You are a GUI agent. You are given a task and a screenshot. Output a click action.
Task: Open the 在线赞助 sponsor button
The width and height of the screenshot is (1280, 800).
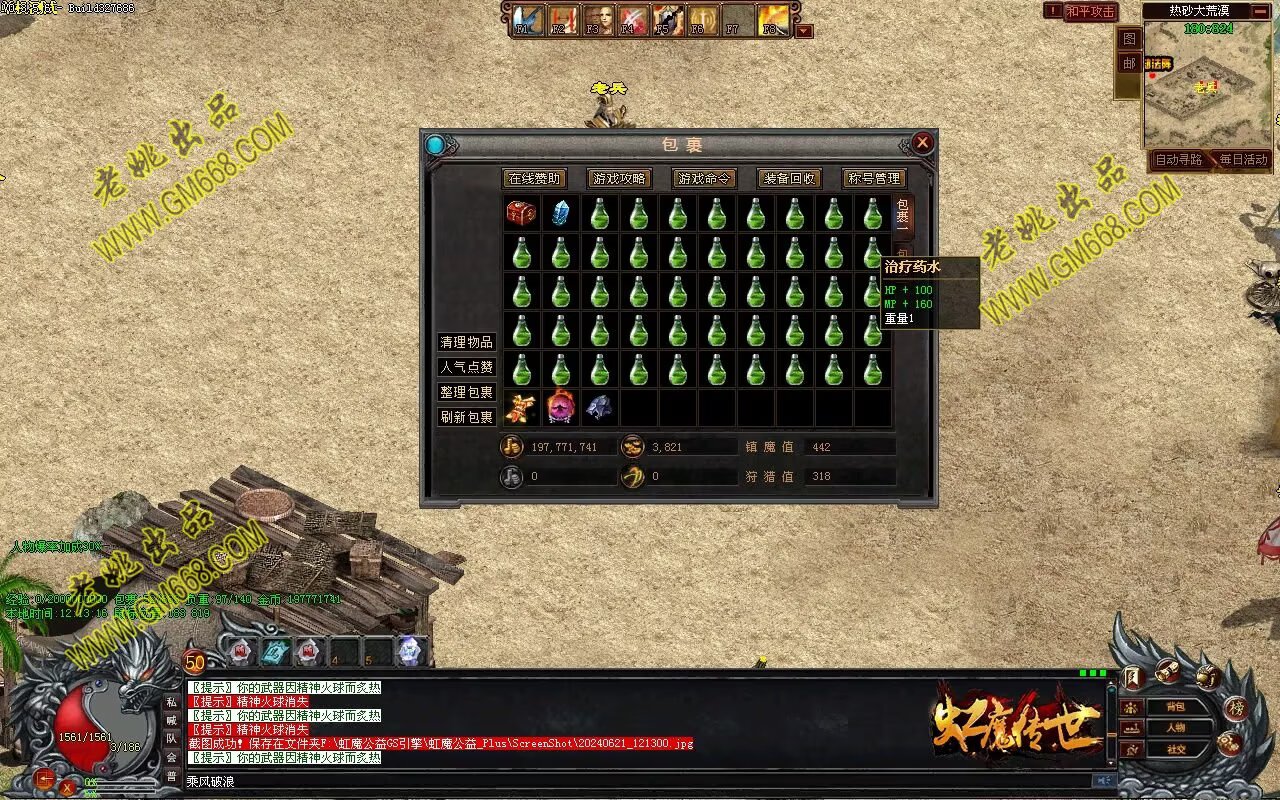tap(535, 179)
